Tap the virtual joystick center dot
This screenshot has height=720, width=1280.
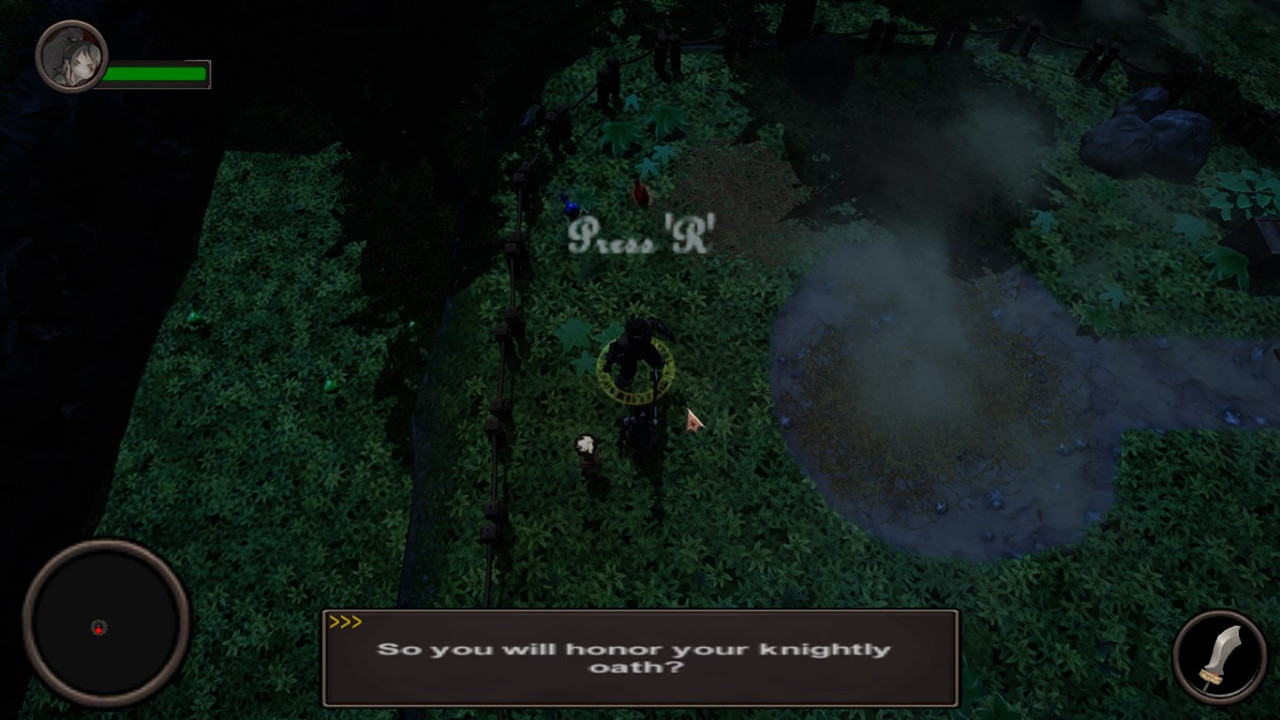[98, 628]
